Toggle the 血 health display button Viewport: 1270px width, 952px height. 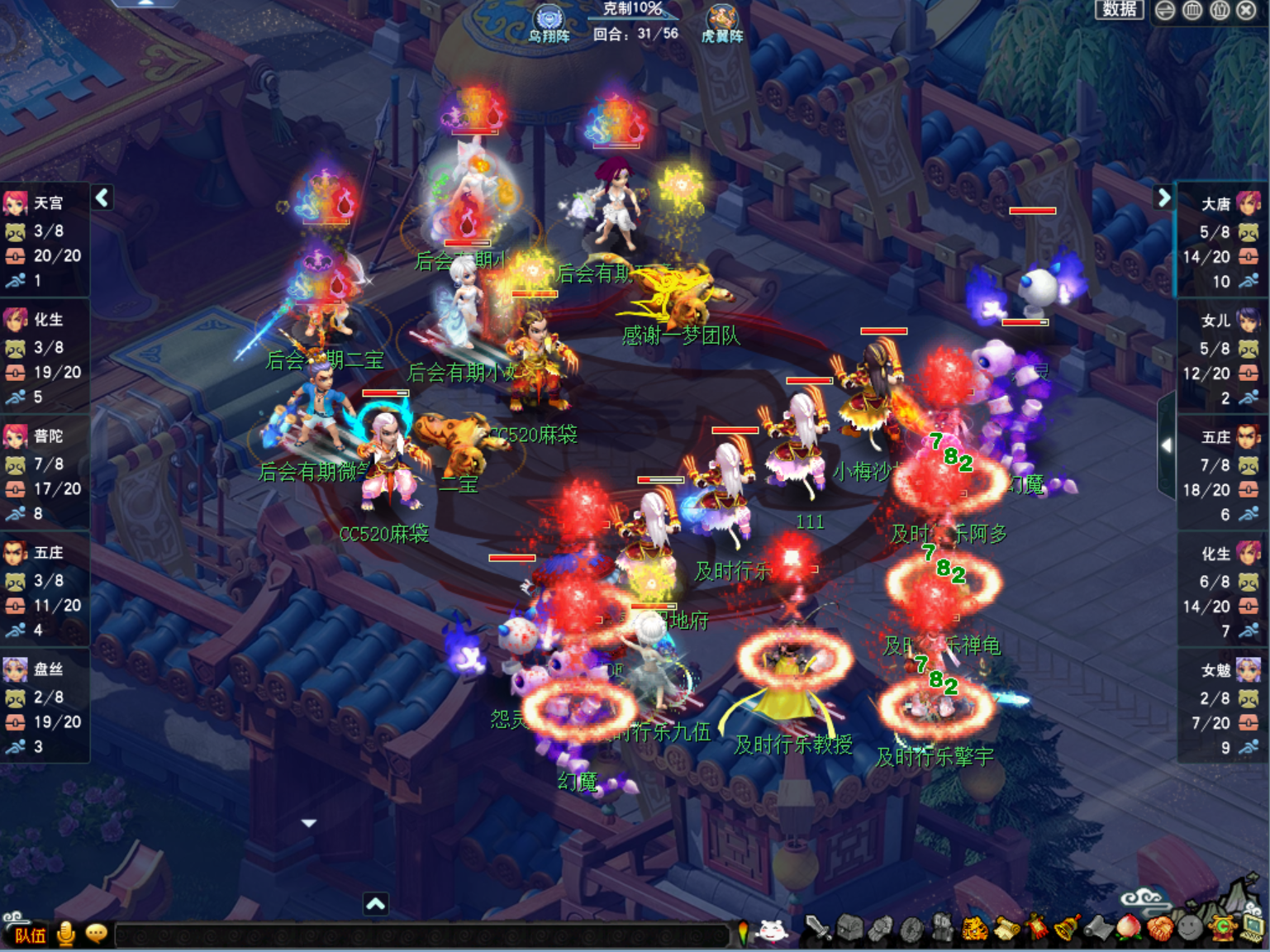[1192, 10]
